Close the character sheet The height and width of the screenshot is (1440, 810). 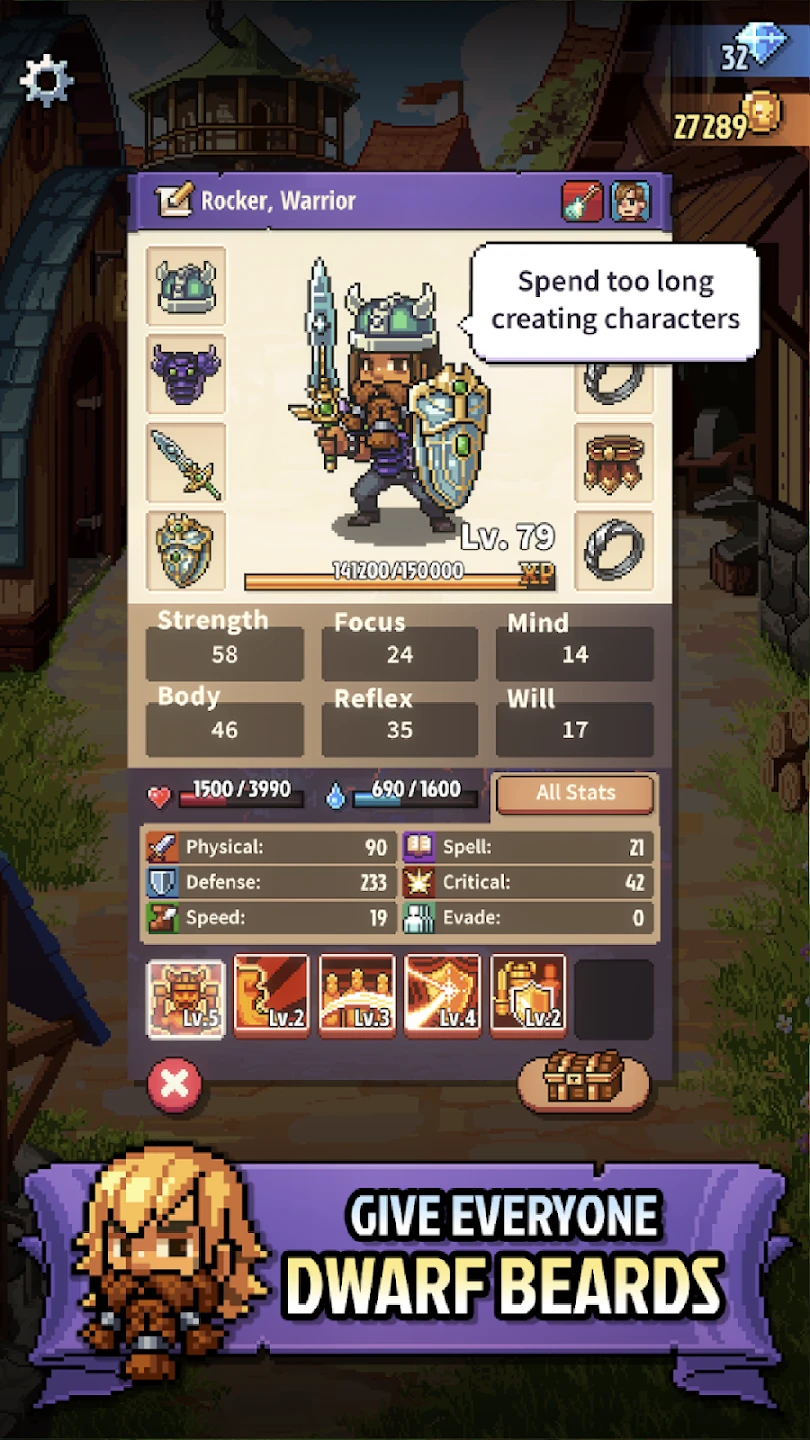click(x=175, y=1085)
